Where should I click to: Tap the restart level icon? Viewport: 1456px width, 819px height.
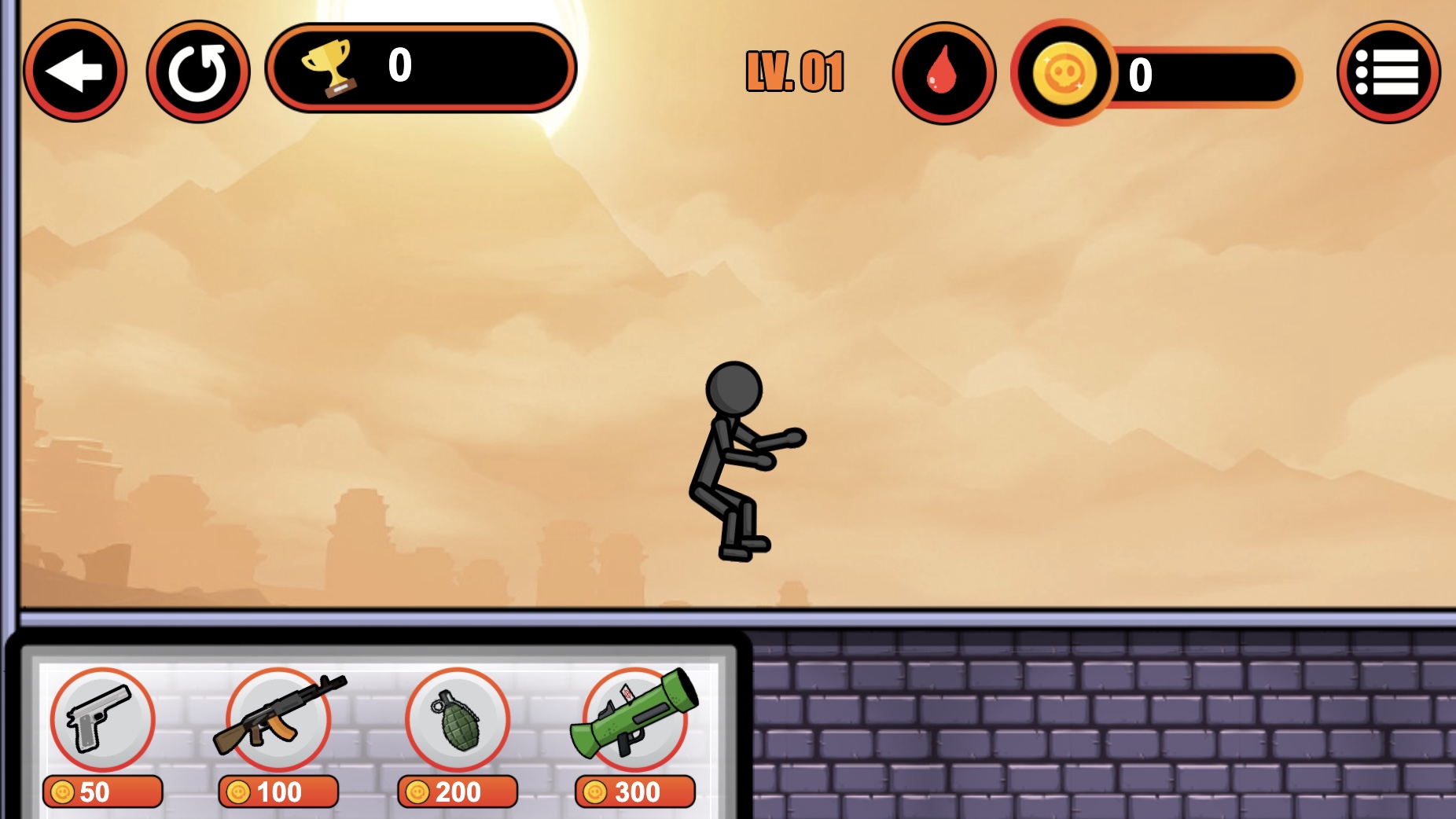pyautogui.click(x=197, y=71)
